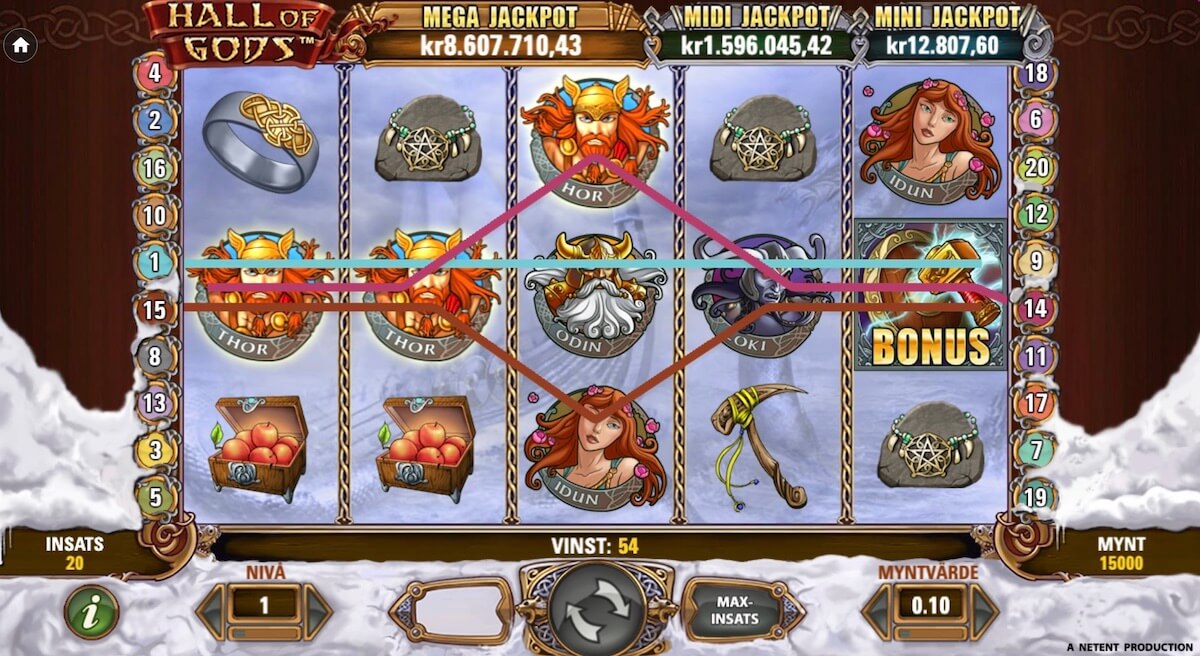
Task: Choose payline number 20
Action: pos(1036,168)
